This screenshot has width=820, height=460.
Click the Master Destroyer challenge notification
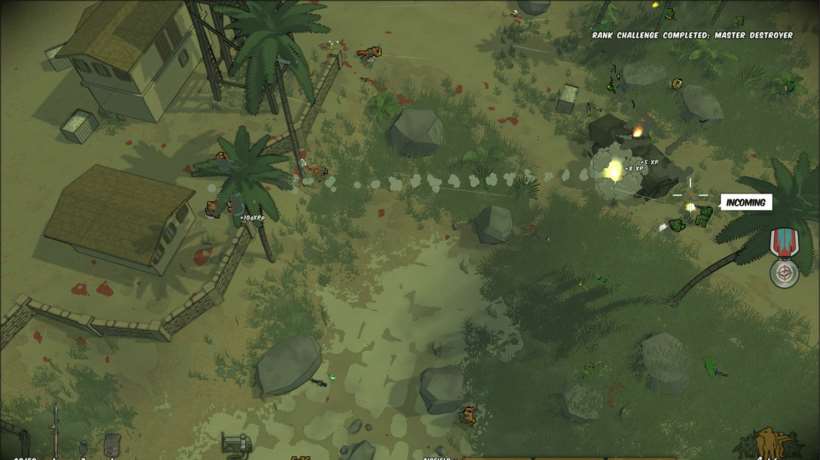coord(692,35)
